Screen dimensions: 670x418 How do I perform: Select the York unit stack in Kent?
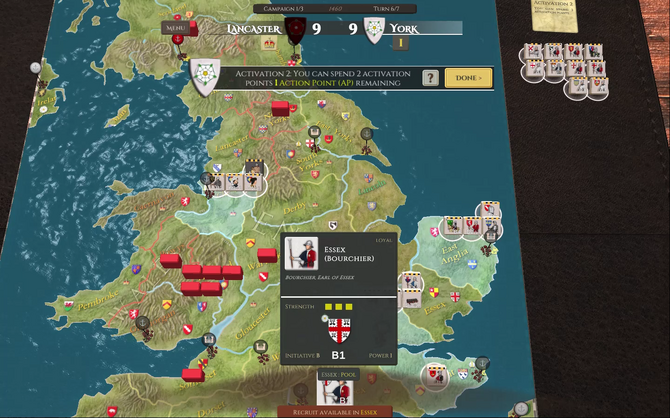coord(435,375)
